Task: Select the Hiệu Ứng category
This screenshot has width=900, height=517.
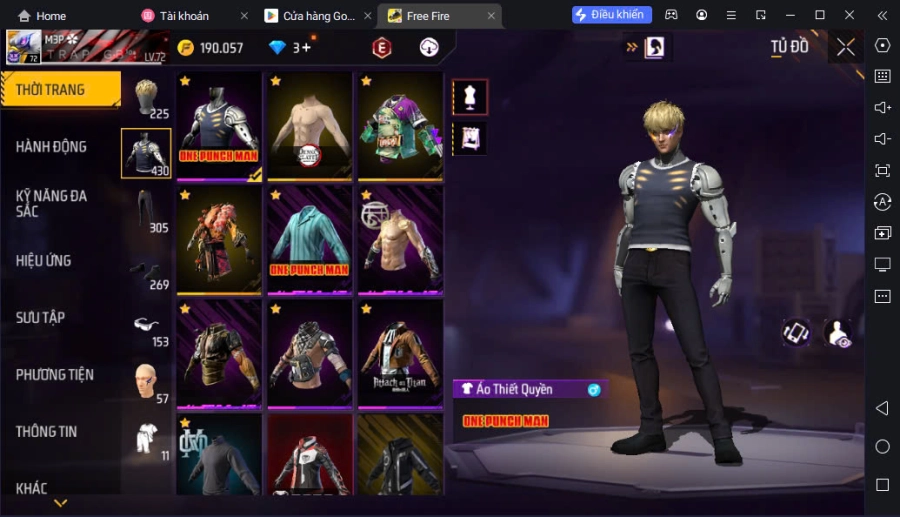Action: [44, 261]
